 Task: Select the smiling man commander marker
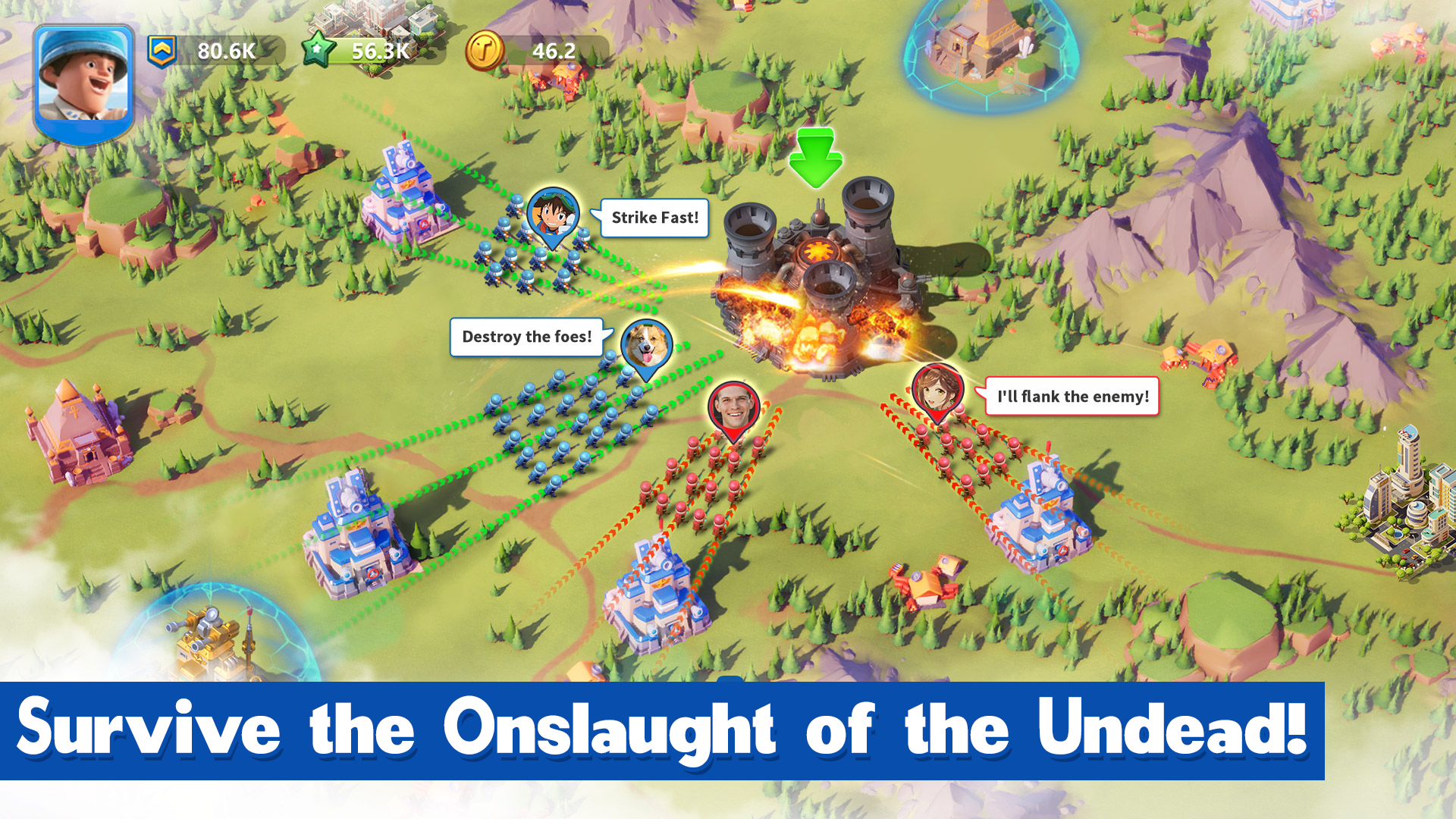point(733,408)
